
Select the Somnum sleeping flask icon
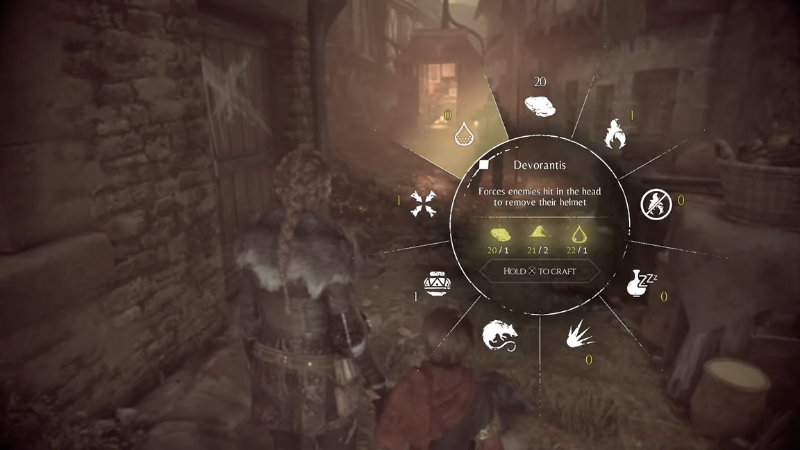click(640, 282)
